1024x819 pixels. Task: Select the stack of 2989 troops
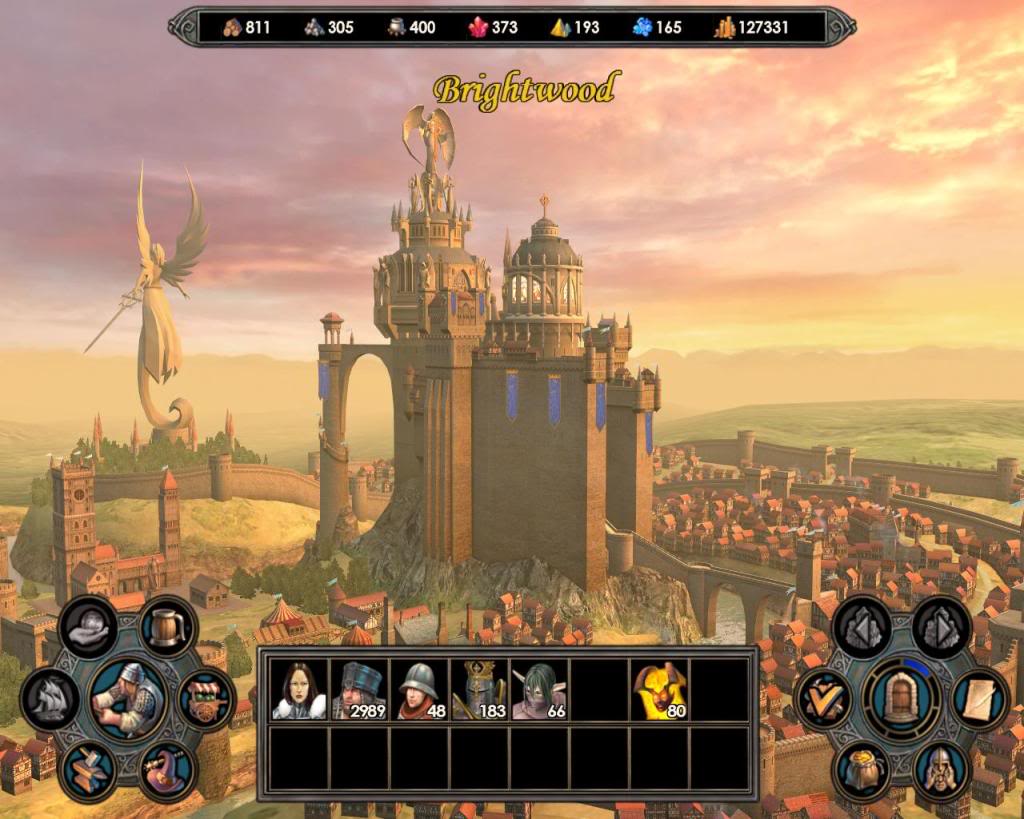[x=359, y=690]
